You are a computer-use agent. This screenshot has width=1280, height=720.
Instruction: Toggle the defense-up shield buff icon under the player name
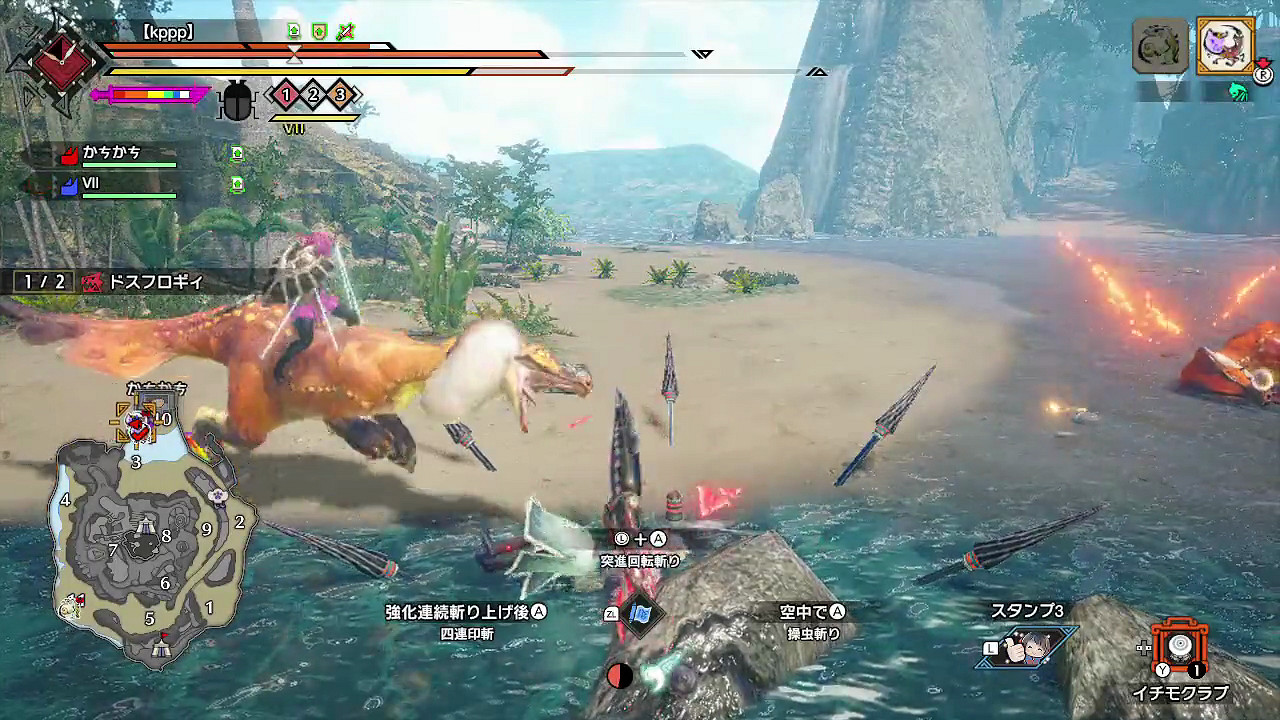320,31
